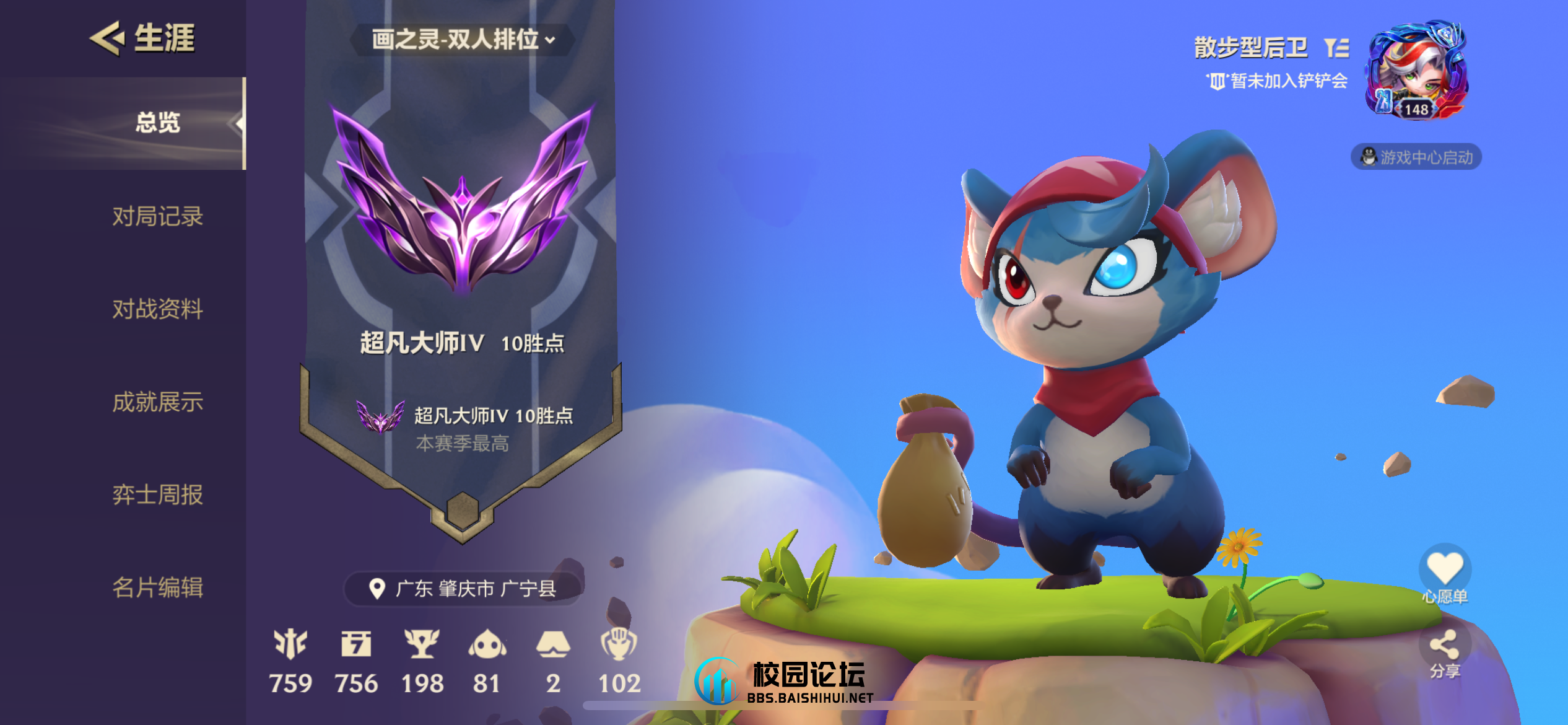Click the 游戏中心启动 badge
Viewport: 1568px width, 725px height.
point(1416,157)
